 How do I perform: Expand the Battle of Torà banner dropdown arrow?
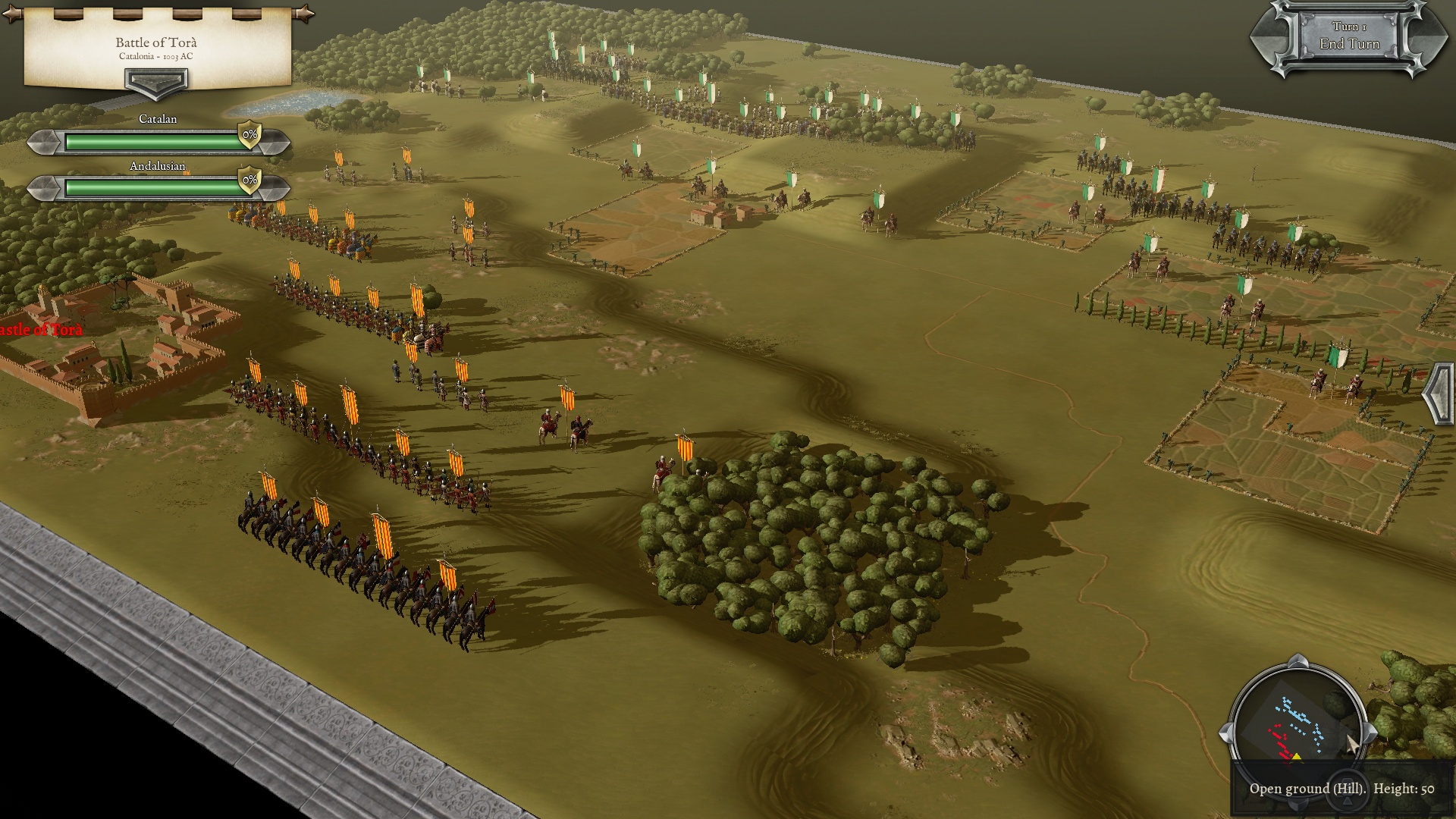point(156,82)
